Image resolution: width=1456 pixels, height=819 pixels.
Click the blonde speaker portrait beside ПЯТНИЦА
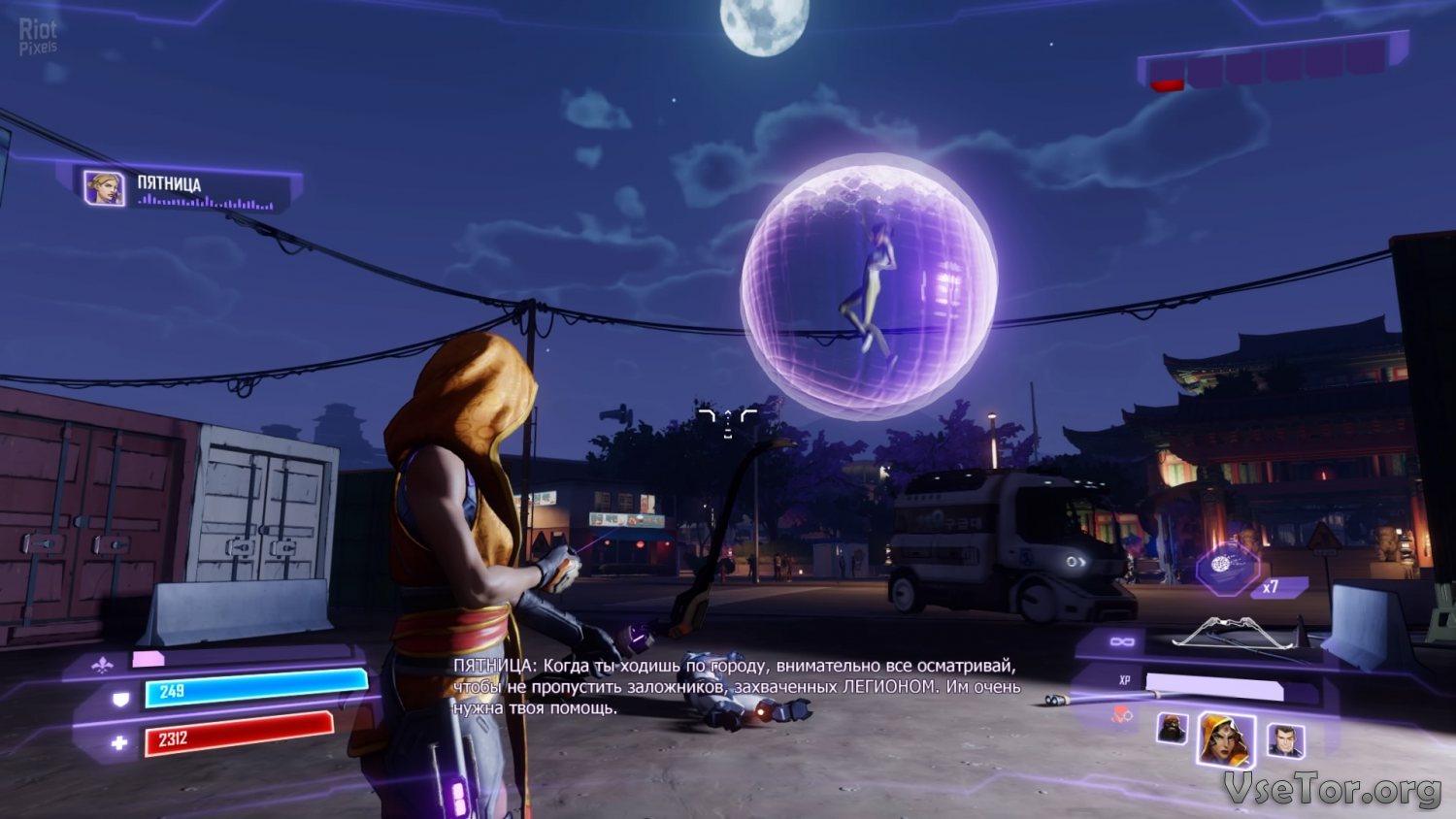coord(104,188)
